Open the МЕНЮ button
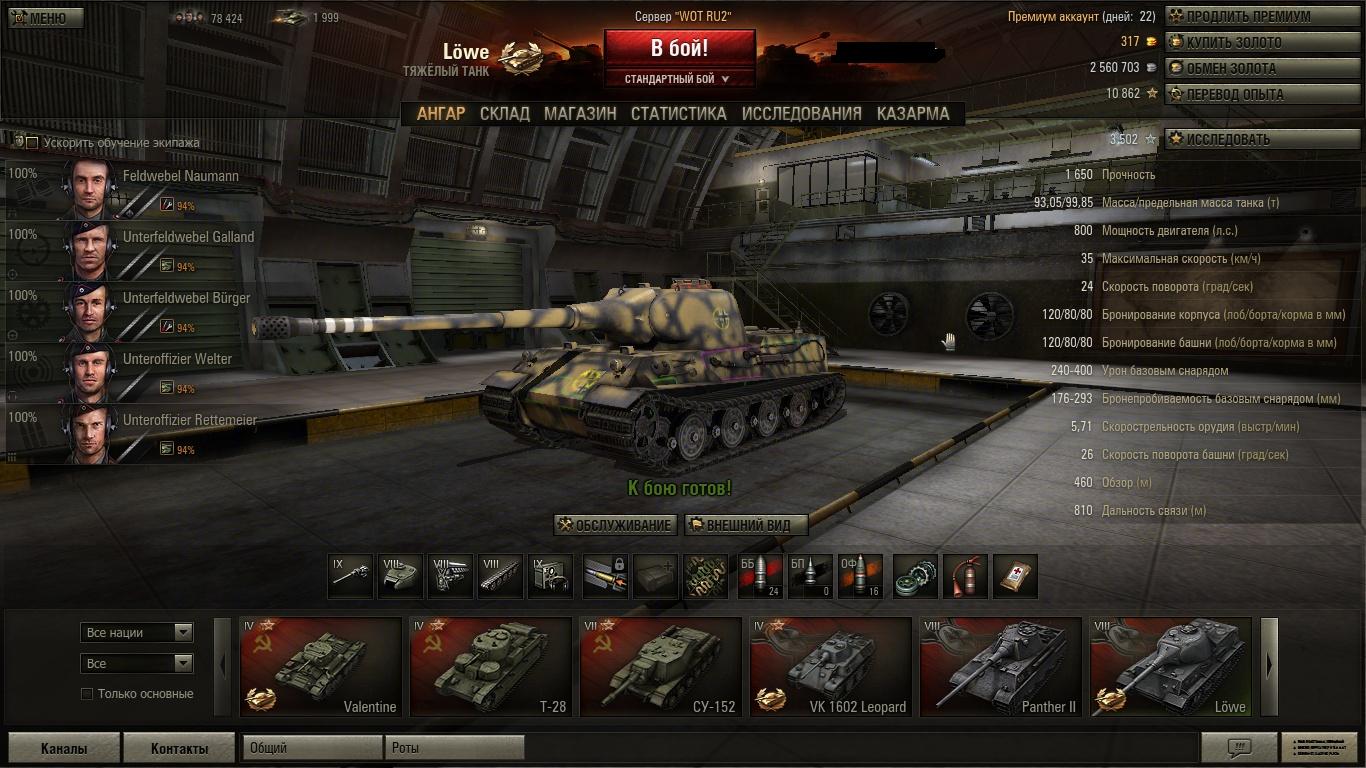Image resolution: width=1366 pixels, height=768 pixels. click(46, 18)
